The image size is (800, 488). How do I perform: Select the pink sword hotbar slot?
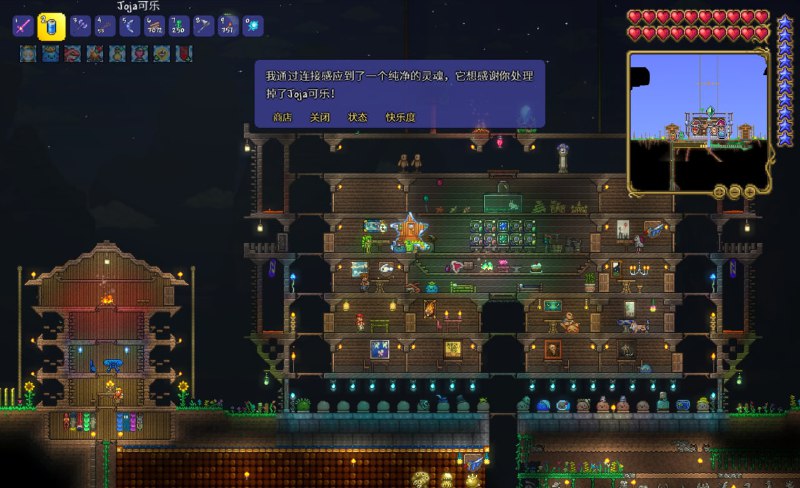tap(23, 27)
